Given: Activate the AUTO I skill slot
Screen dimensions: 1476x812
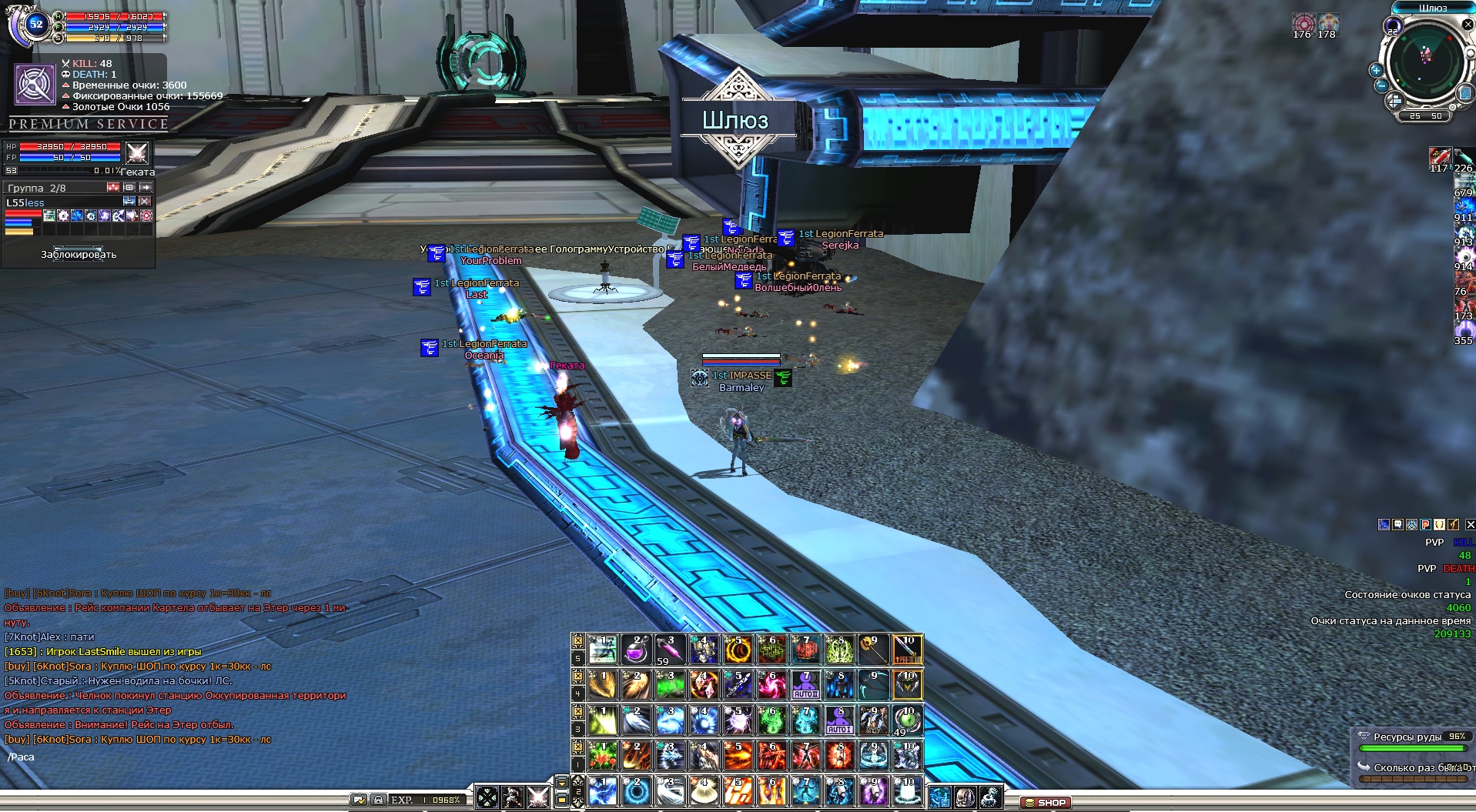Looking at the screenshot, I should [839, 720].
